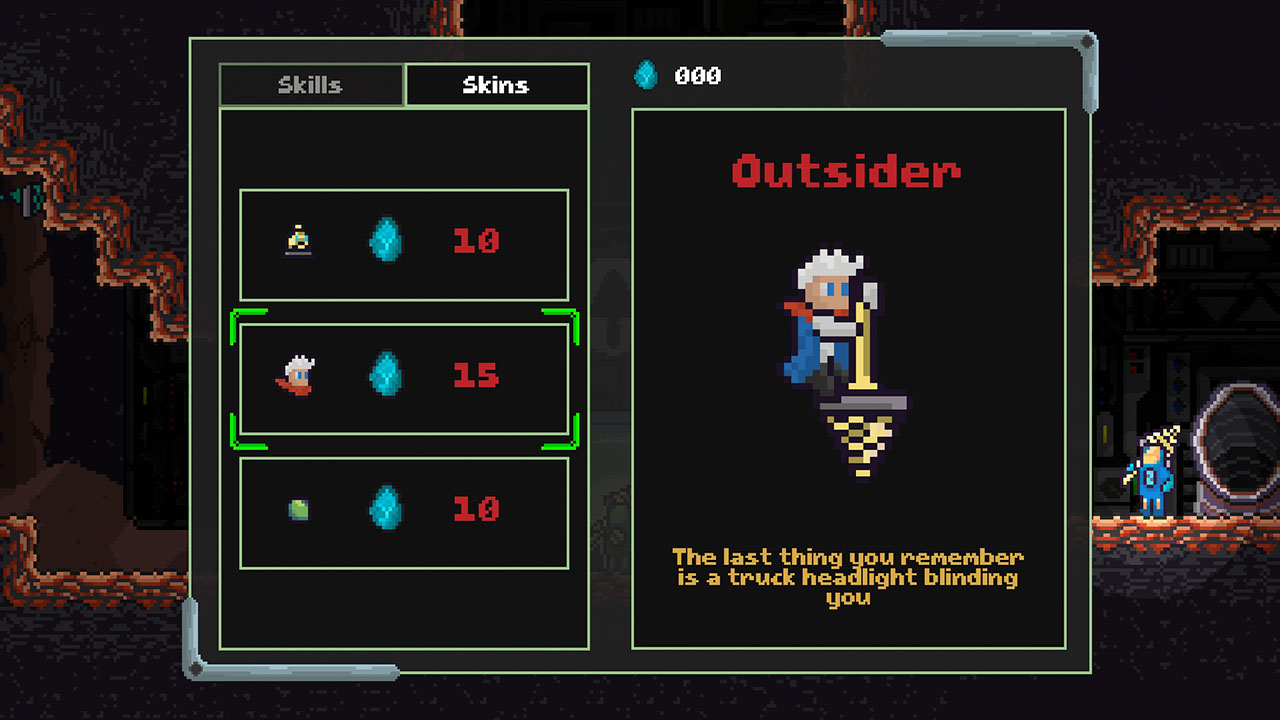Switch to the Skills tab

(312, 85)
